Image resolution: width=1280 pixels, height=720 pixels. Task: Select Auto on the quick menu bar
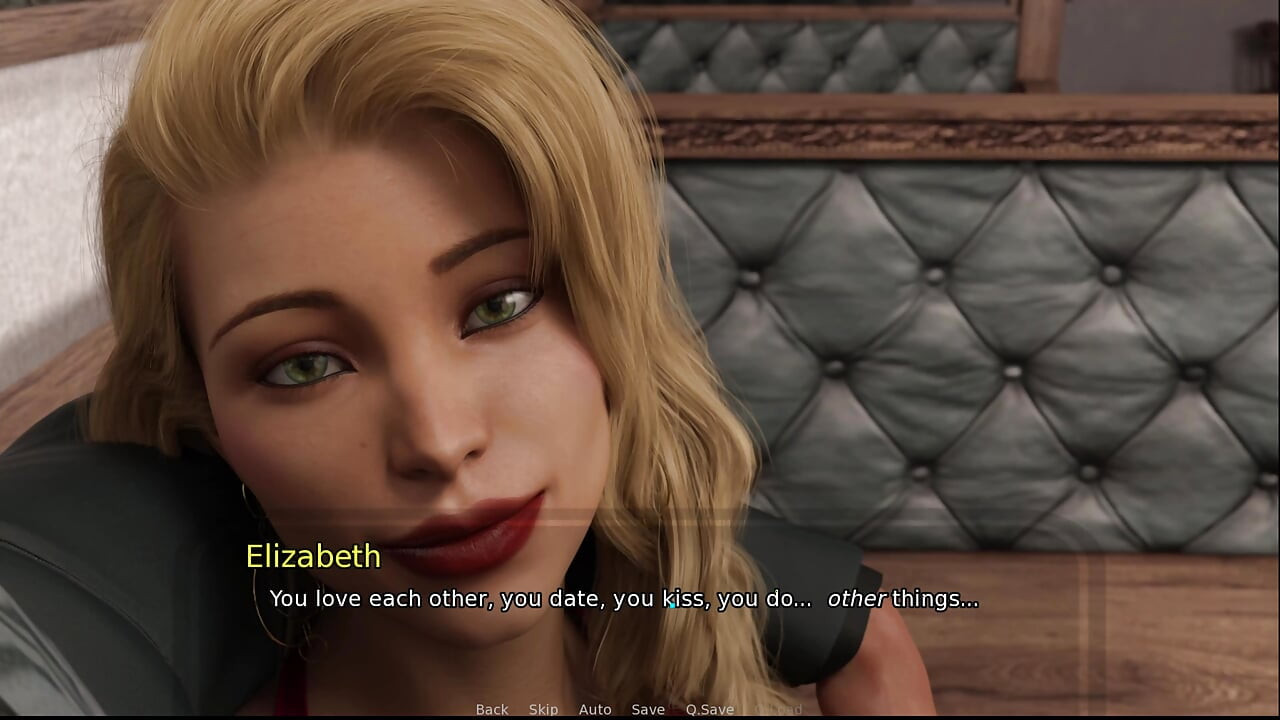(595, 709)
